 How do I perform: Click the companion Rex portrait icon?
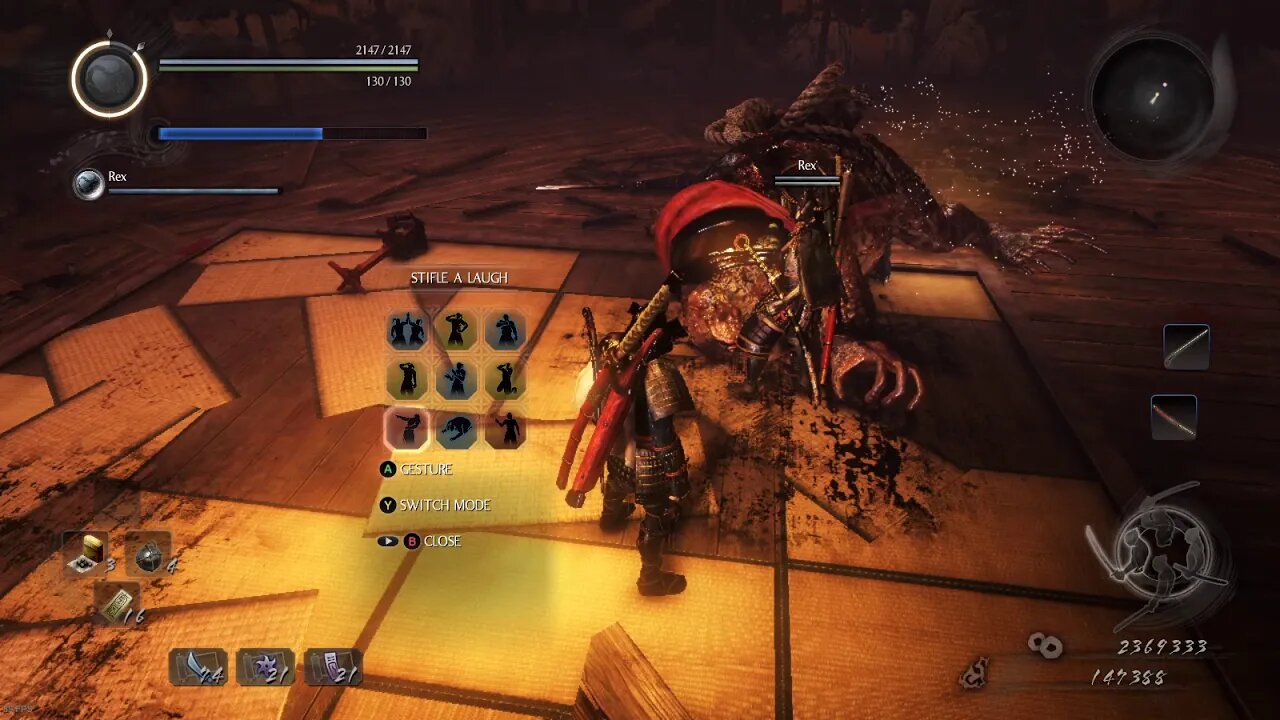point(89,184)
